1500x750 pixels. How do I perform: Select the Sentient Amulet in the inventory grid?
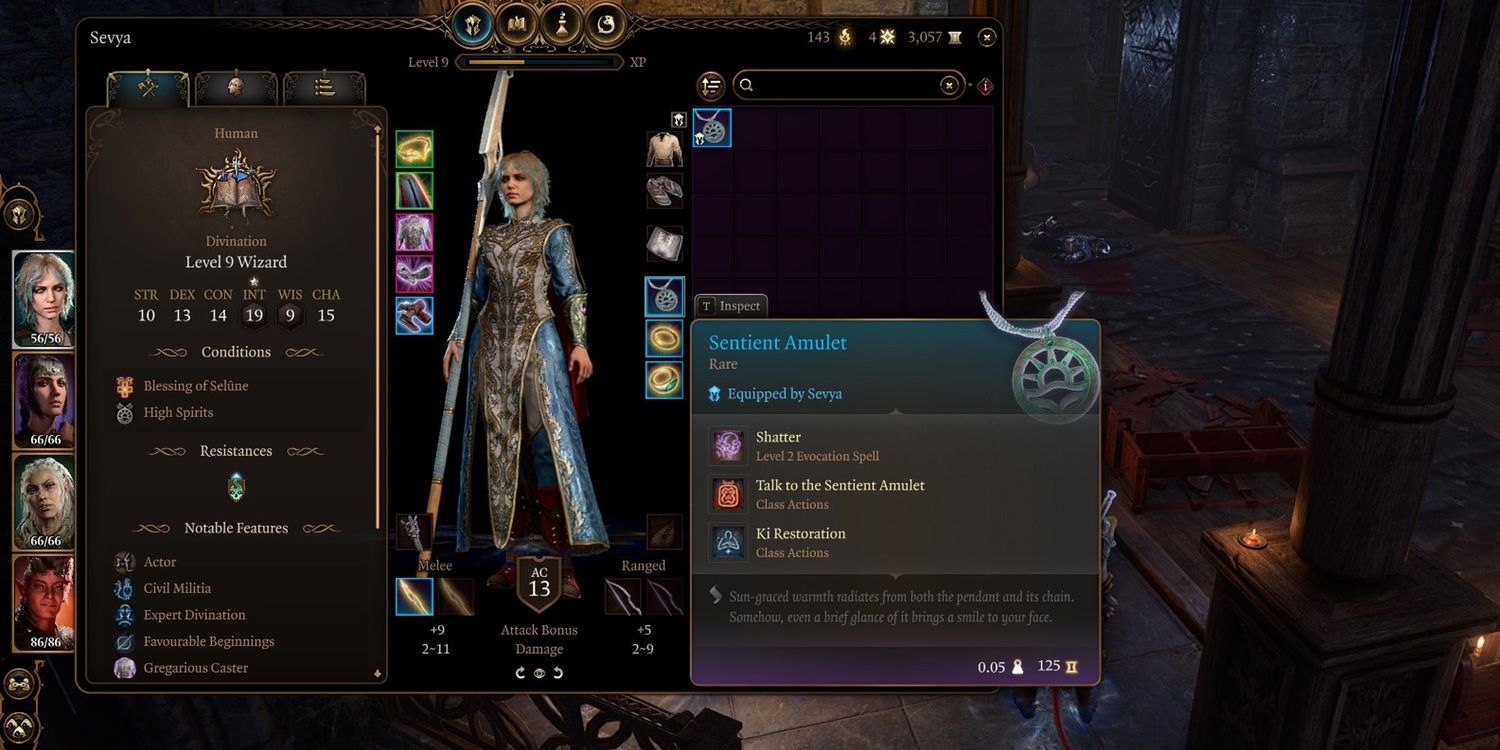coord(713,129)
